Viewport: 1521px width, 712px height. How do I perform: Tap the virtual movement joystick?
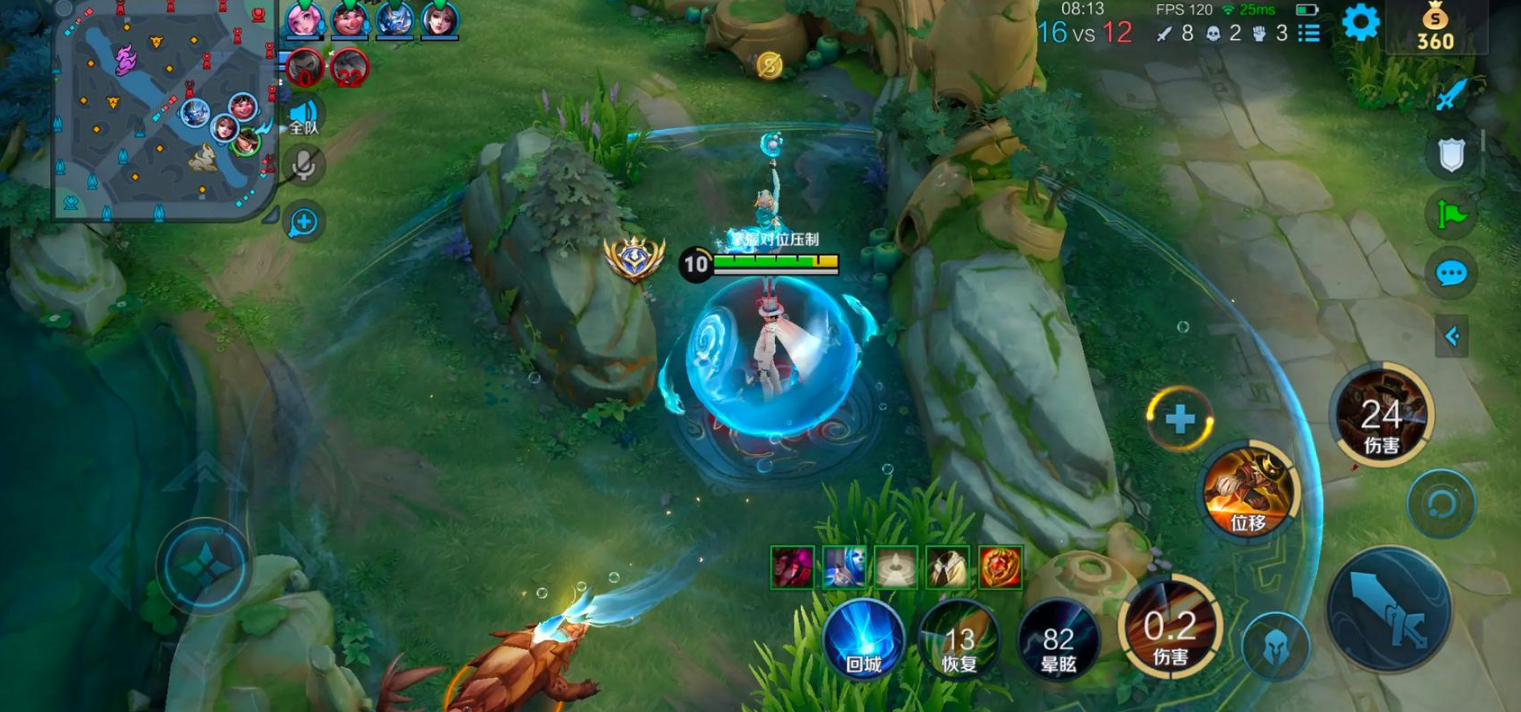click(x=204, y=566)
